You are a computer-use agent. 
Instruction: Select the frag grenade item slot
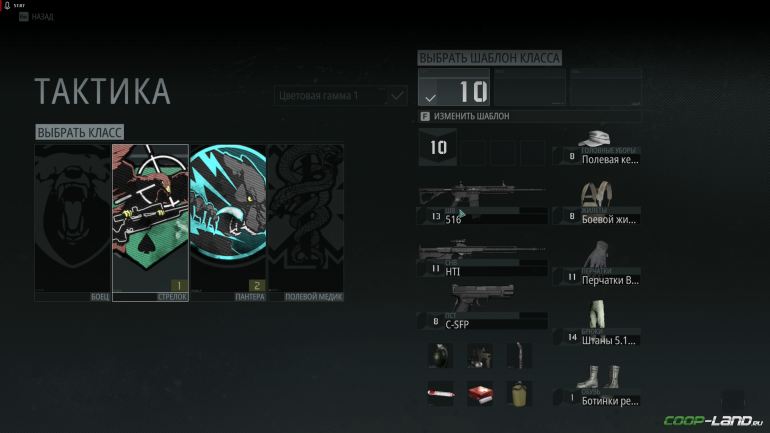pos(441,355)
